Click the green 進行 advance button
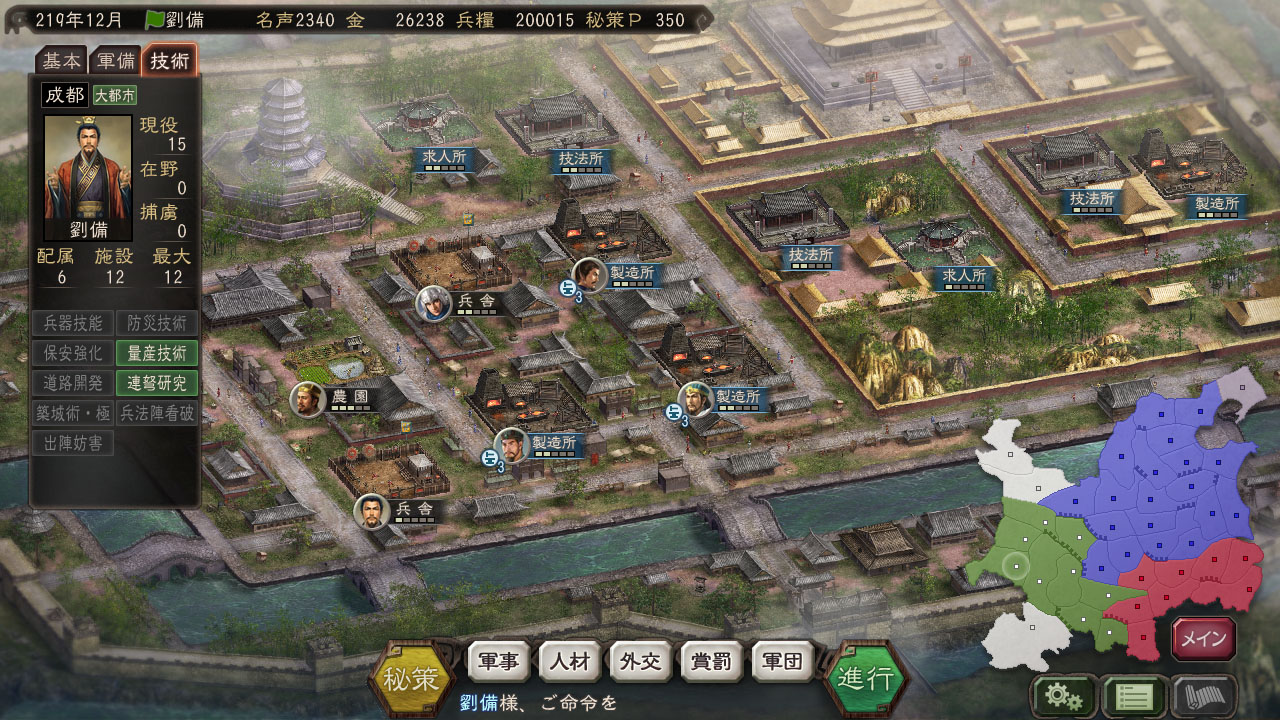 (x=866, y=679)
